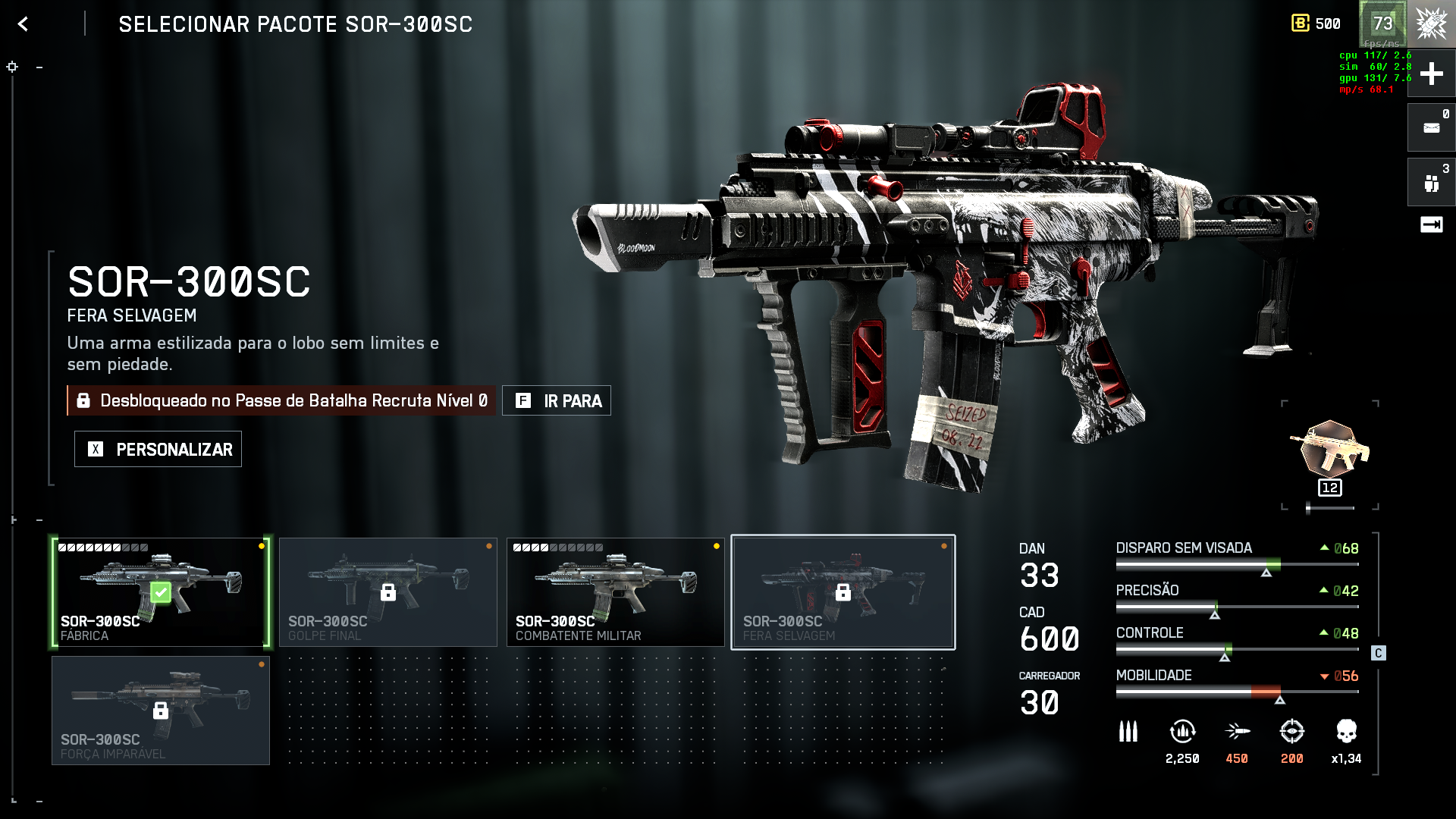Image resolution: width=1456 pixels, height=819 pixels.
Task: Open the mail envelope icon
Action: pyautogui.click(x=1431, y=127)
